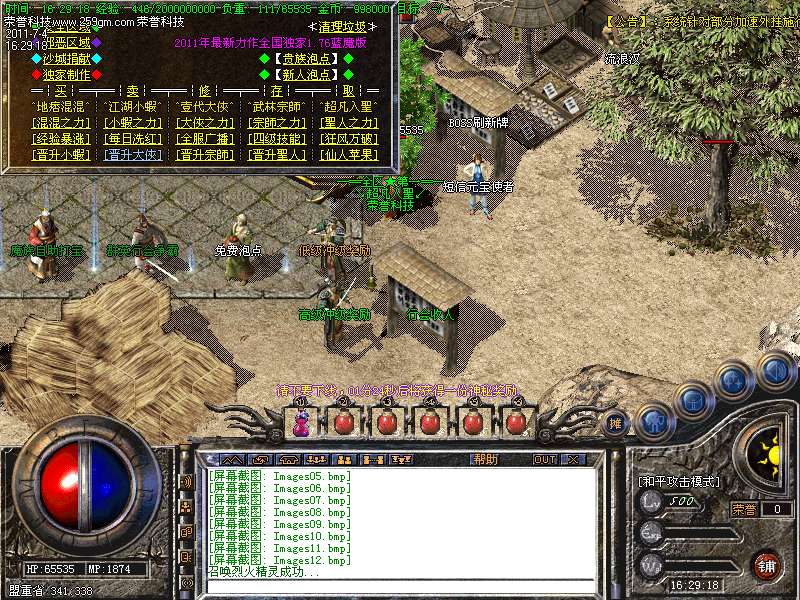The image size is (800, 600).
Task: Open the 清理垃圾 link
Action: [342, 28]
